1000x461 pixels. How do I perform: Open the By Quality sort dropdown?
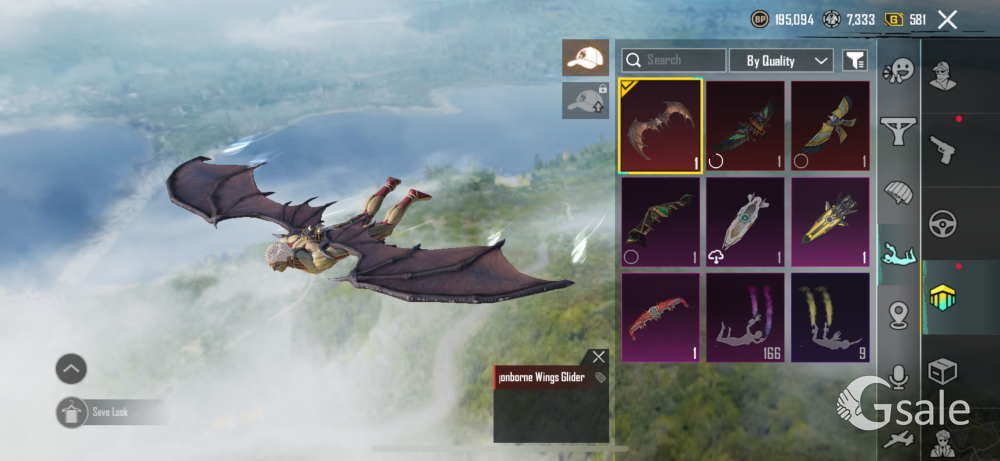pyautogui.click(x=781, y=61)
